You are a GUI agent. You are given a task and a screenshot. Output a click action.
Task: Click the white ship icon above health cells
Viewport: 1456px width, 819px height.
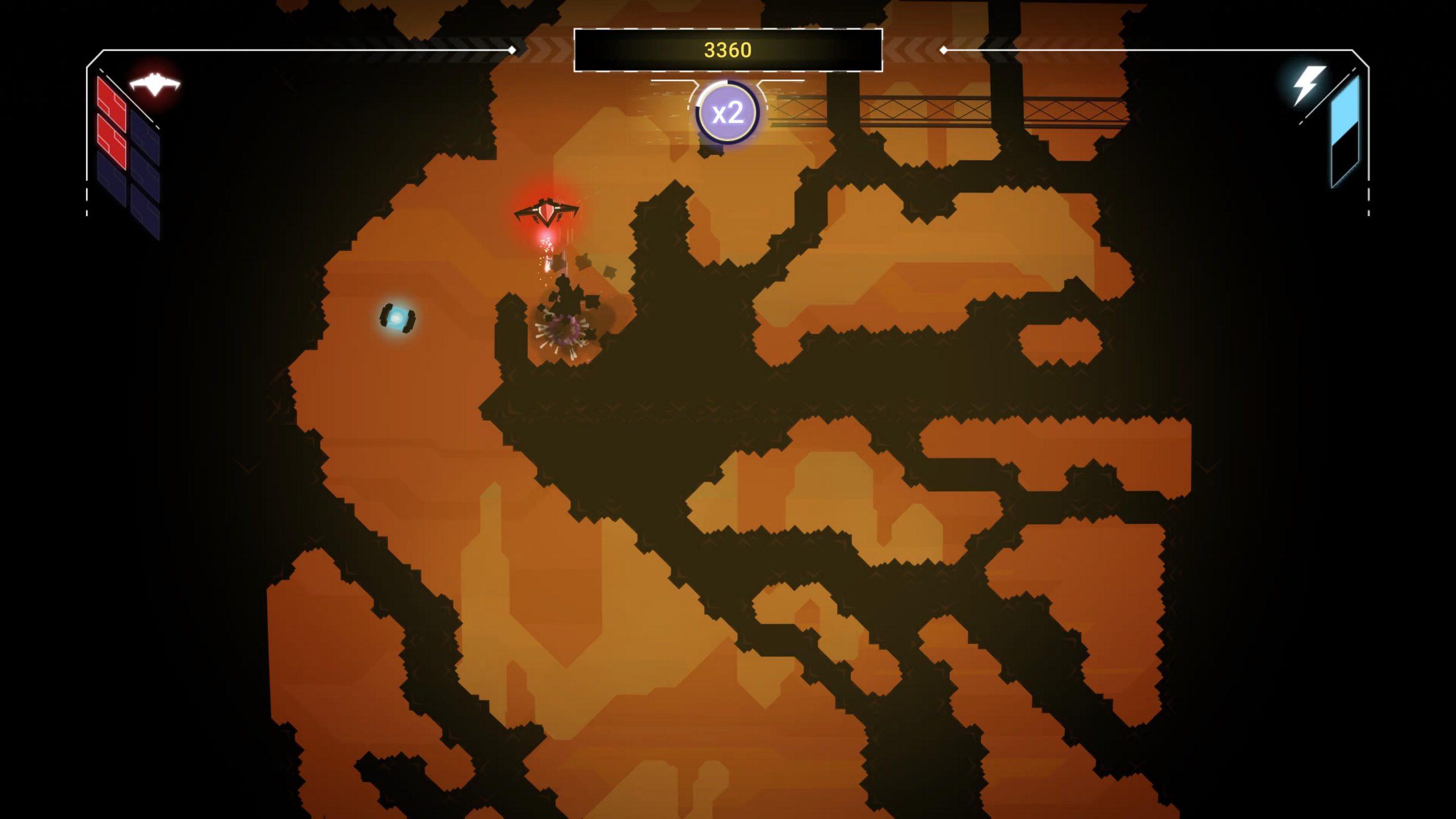pyautogui.click(x=155, y=84)
